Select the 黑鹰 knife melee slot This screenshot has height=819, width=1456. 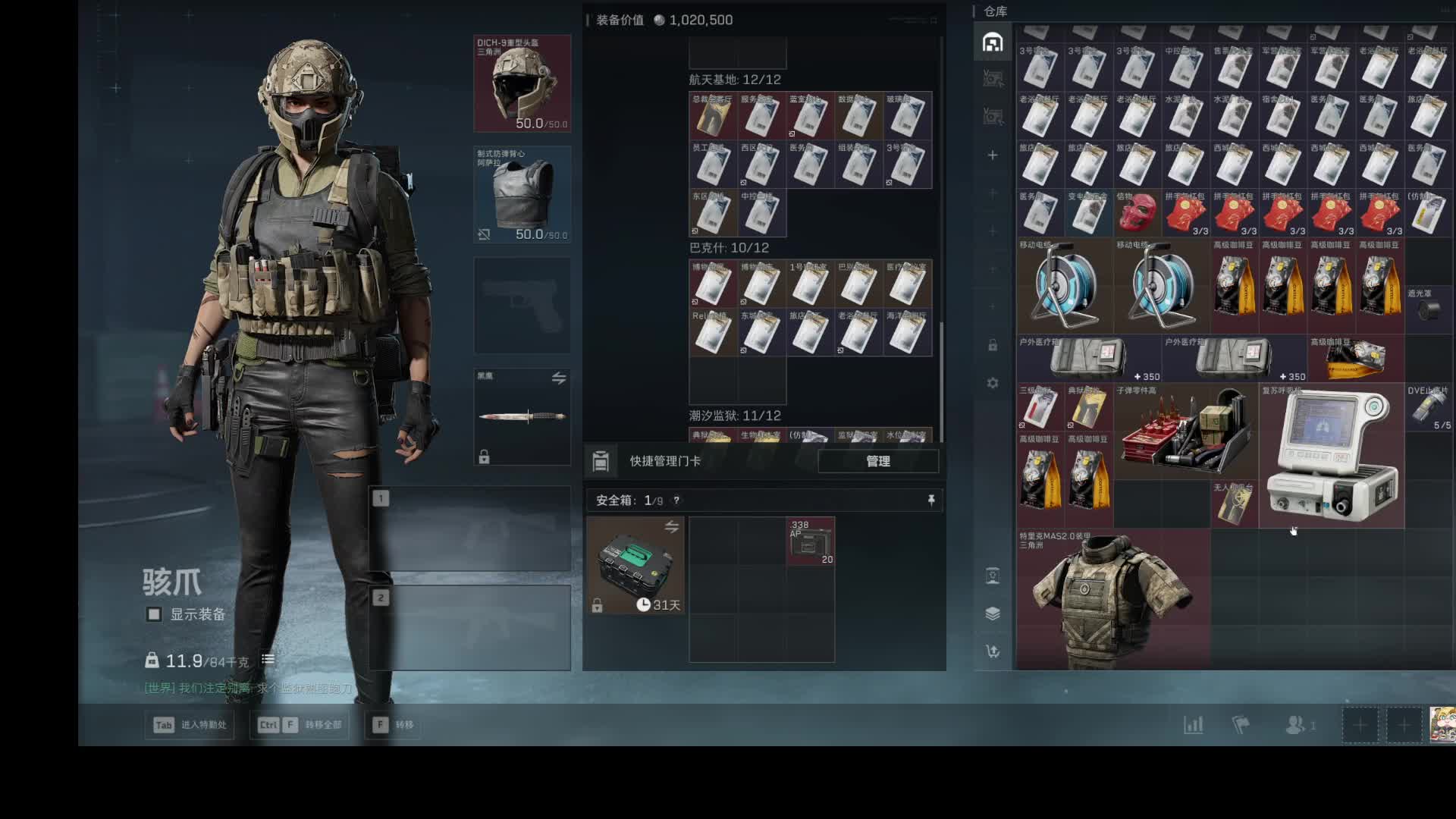522,416
